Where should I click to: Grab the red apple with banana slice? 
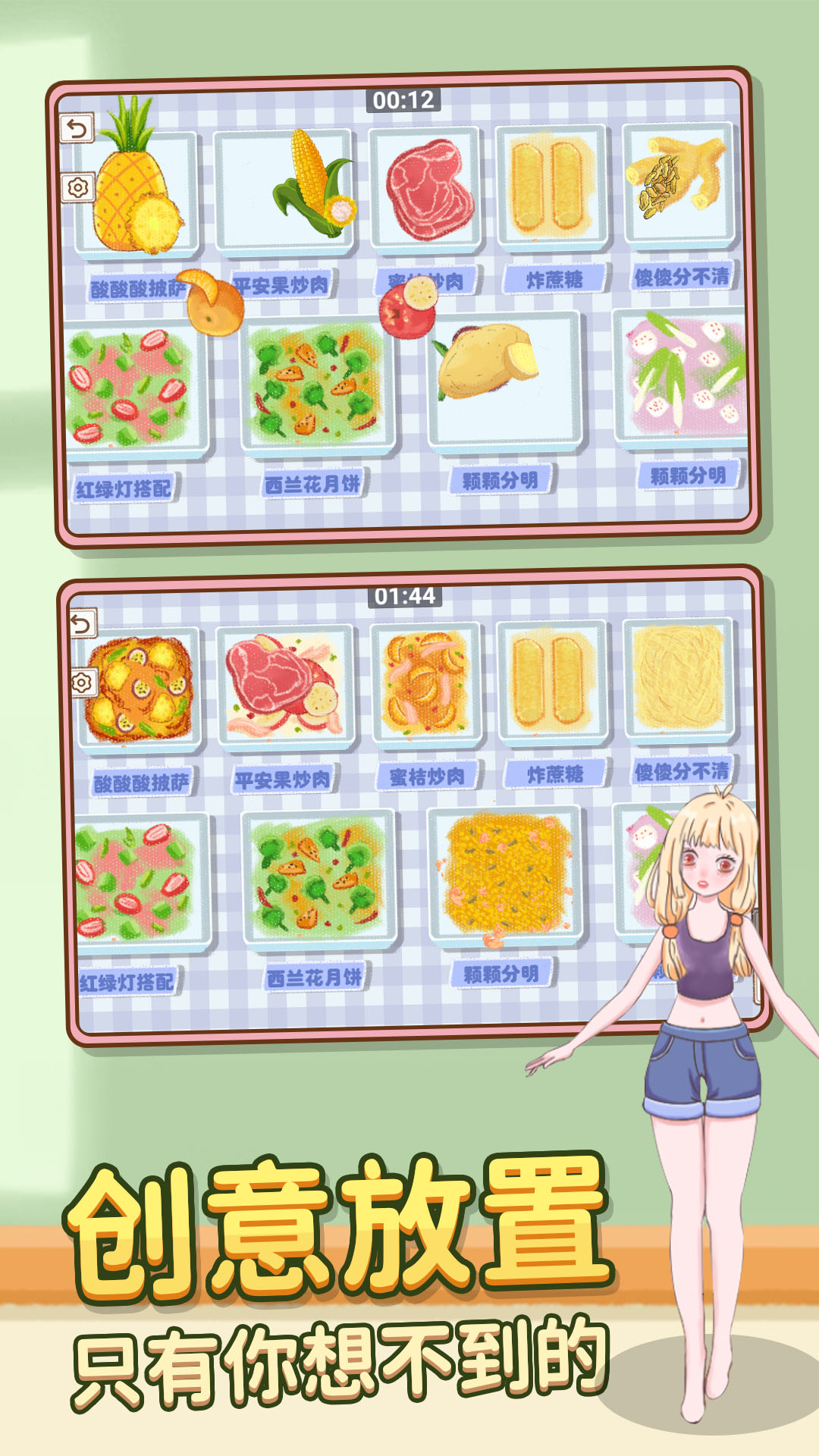pyautogui.click(x=409, y=307)
